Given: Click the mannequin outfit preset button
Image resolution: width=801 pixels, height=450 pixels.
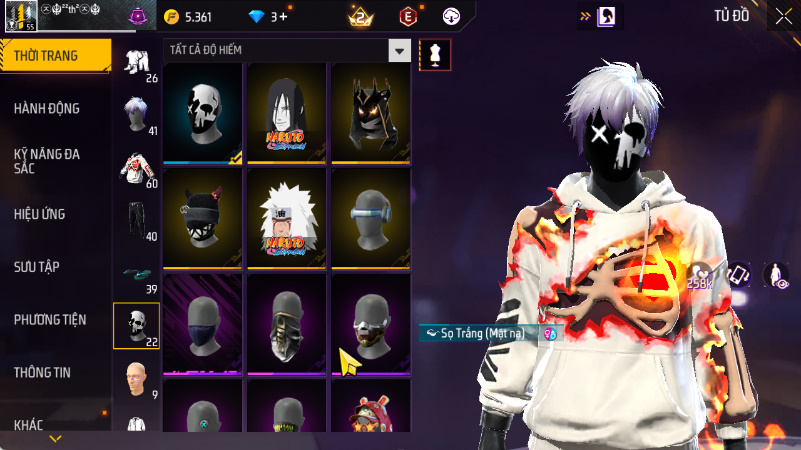Looking at the screenshot, I should (435, 56).
